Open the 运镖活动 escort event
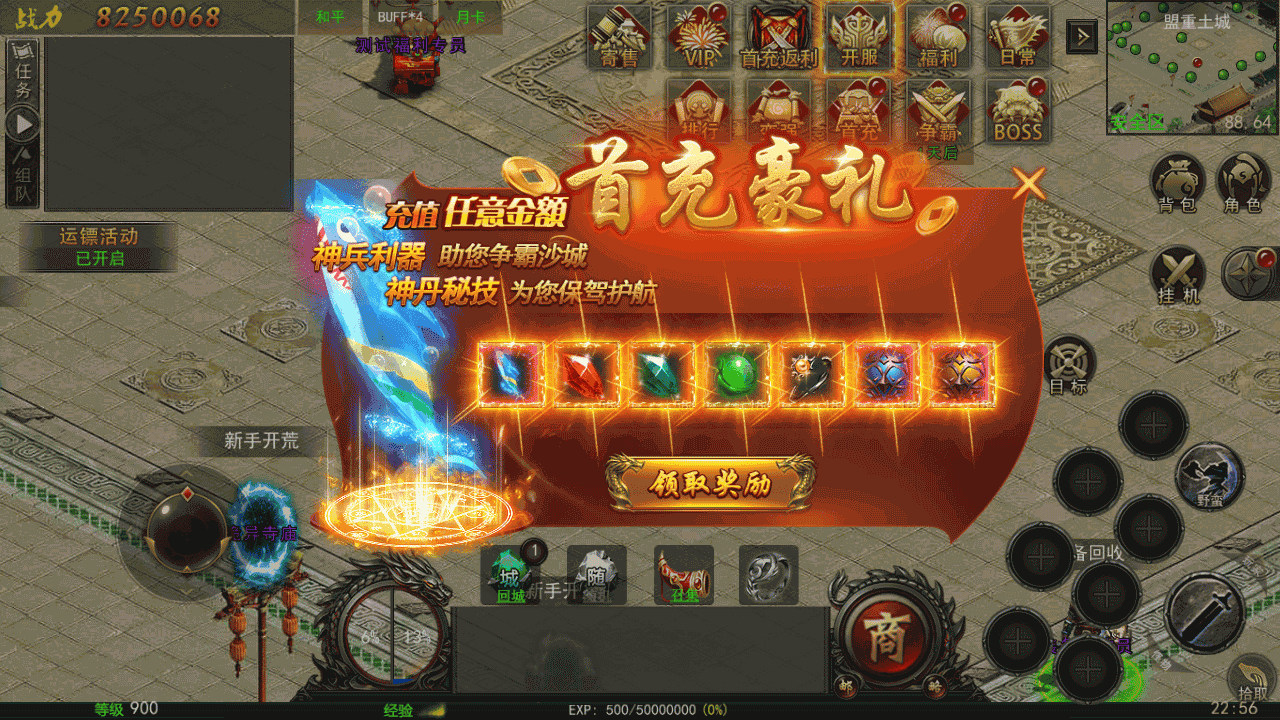The height and width of the screenshot is (720, 1280). click(99, 247)
